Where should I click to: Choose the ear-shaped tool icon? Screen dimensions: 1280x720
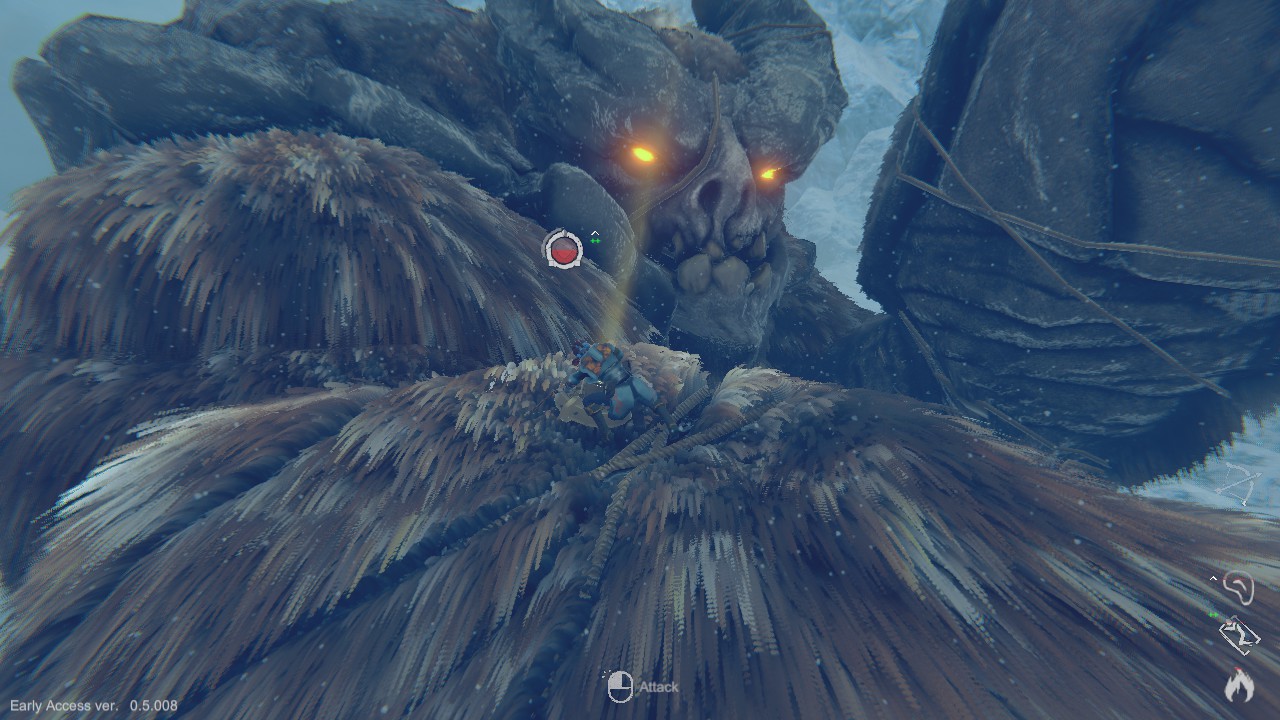[x=1239, y=588]
